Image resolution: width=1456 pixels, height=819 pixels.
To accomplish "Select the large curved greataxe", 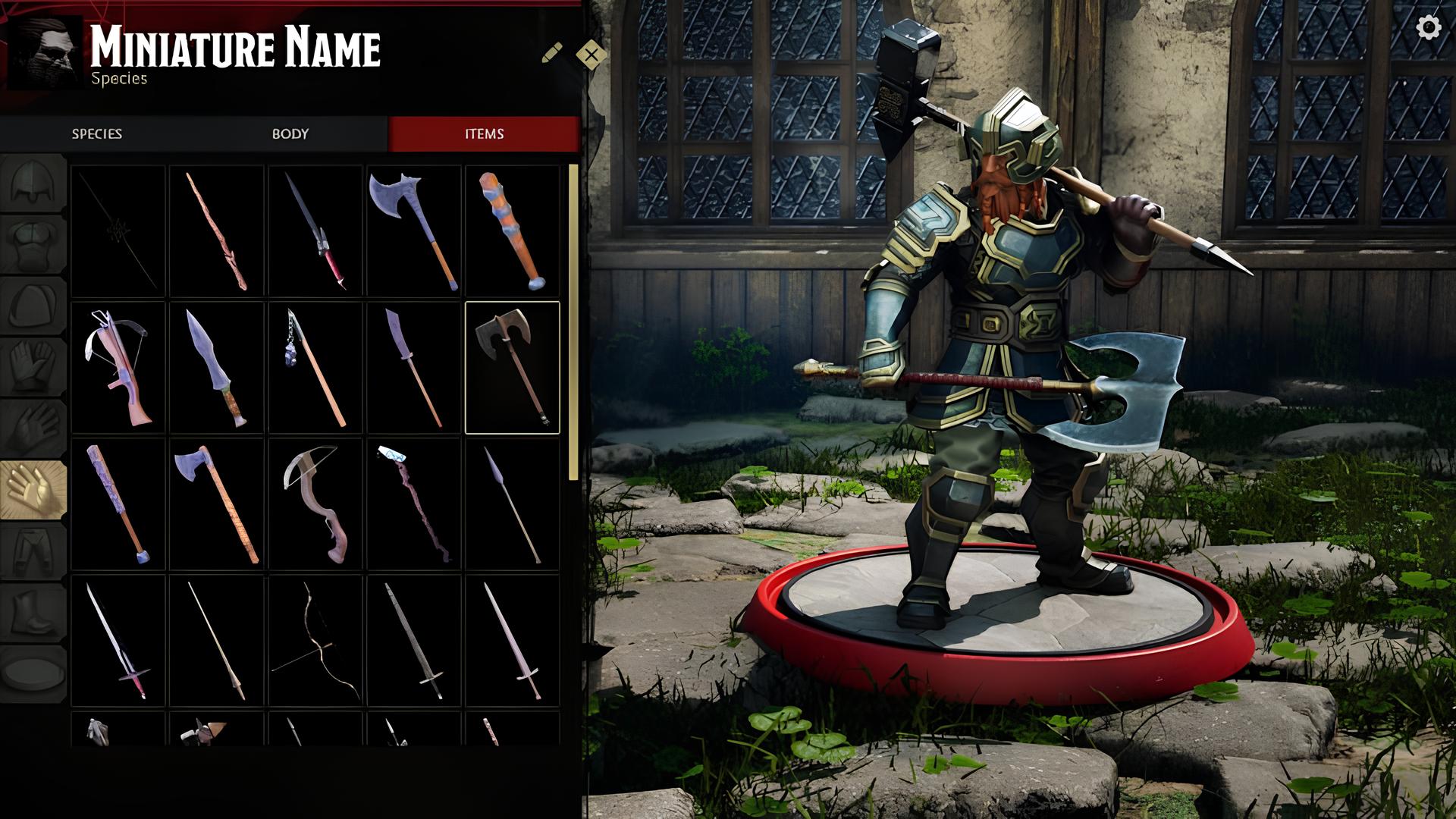I will point(414,231).
